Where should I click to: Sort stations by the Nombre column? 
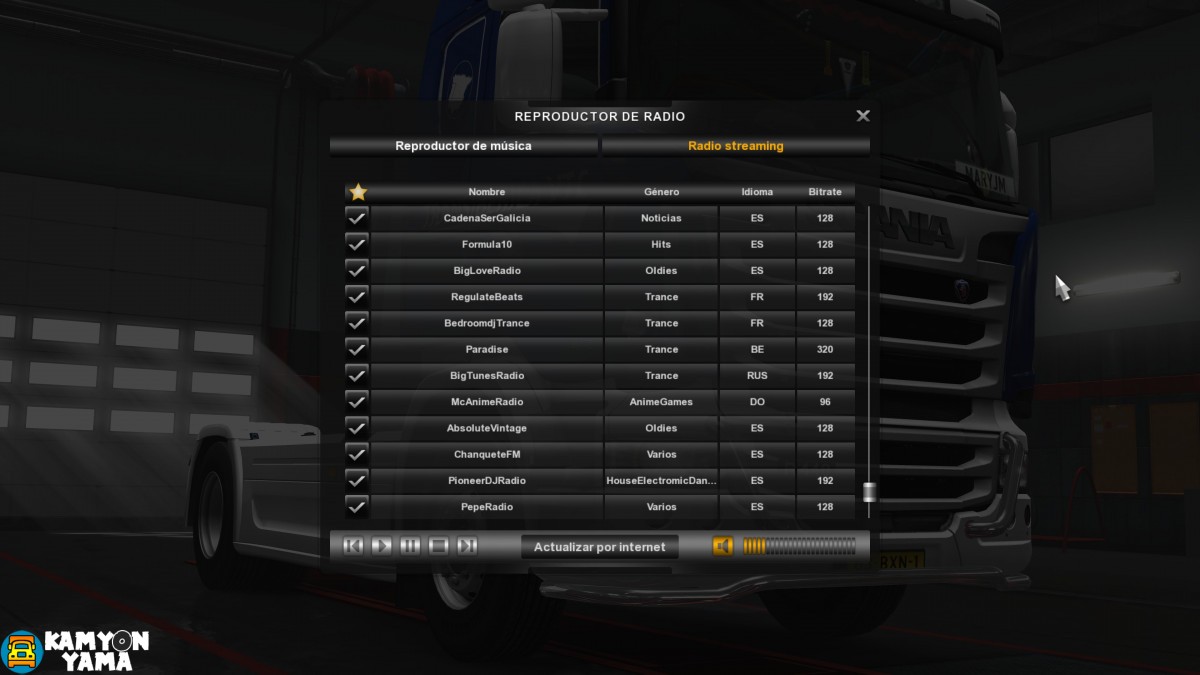[487, 192]
